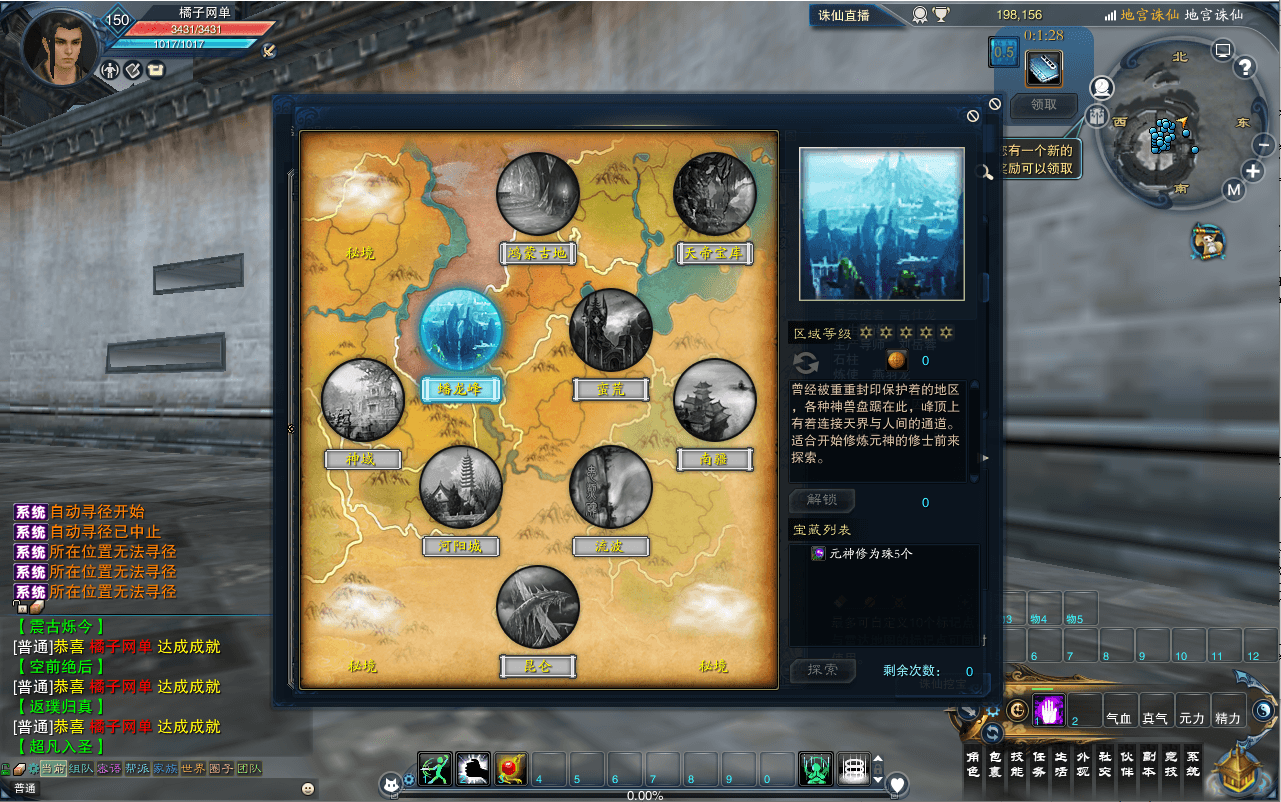Open the help question mark icon
1281x802 pixels.
pos(1245,67)
